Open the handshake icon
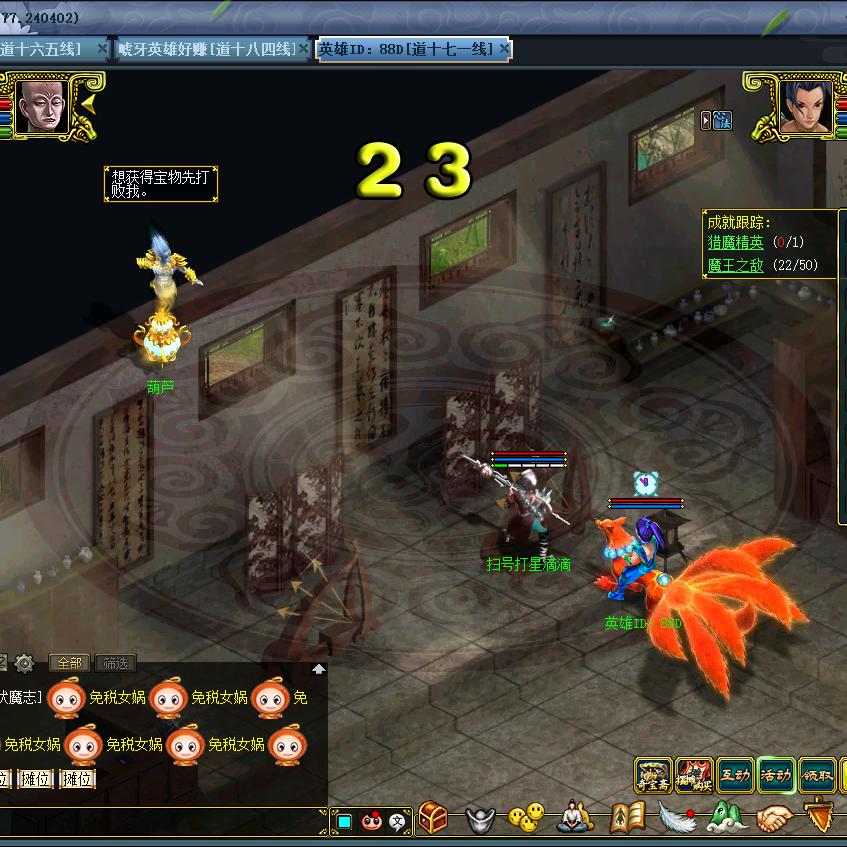 point(773,820)
